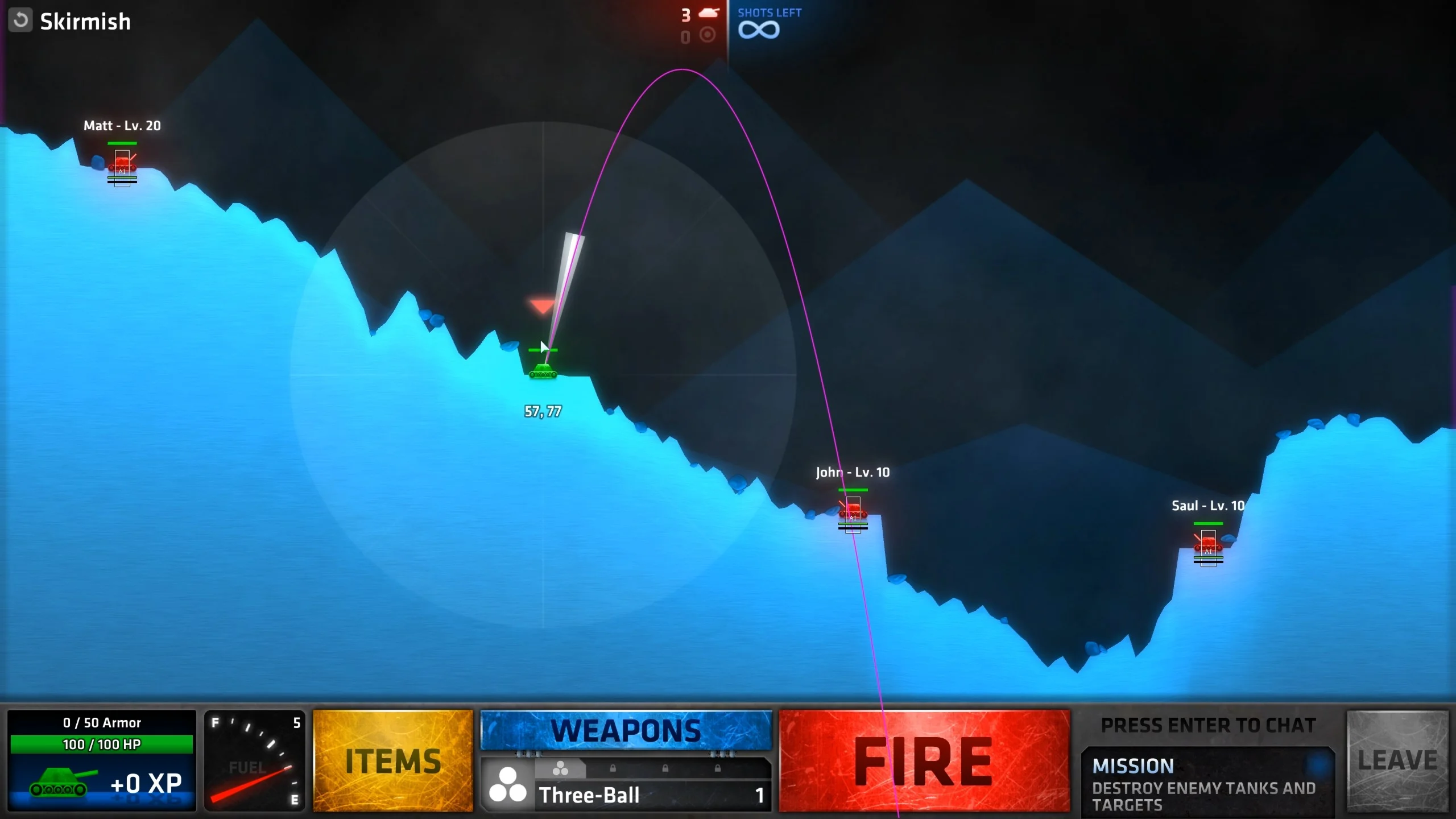This screenshot has width=1456, height=819.
Task: Click the restart icon beside Skirmish
Action: pyautogui.click(x=21, y=21)
